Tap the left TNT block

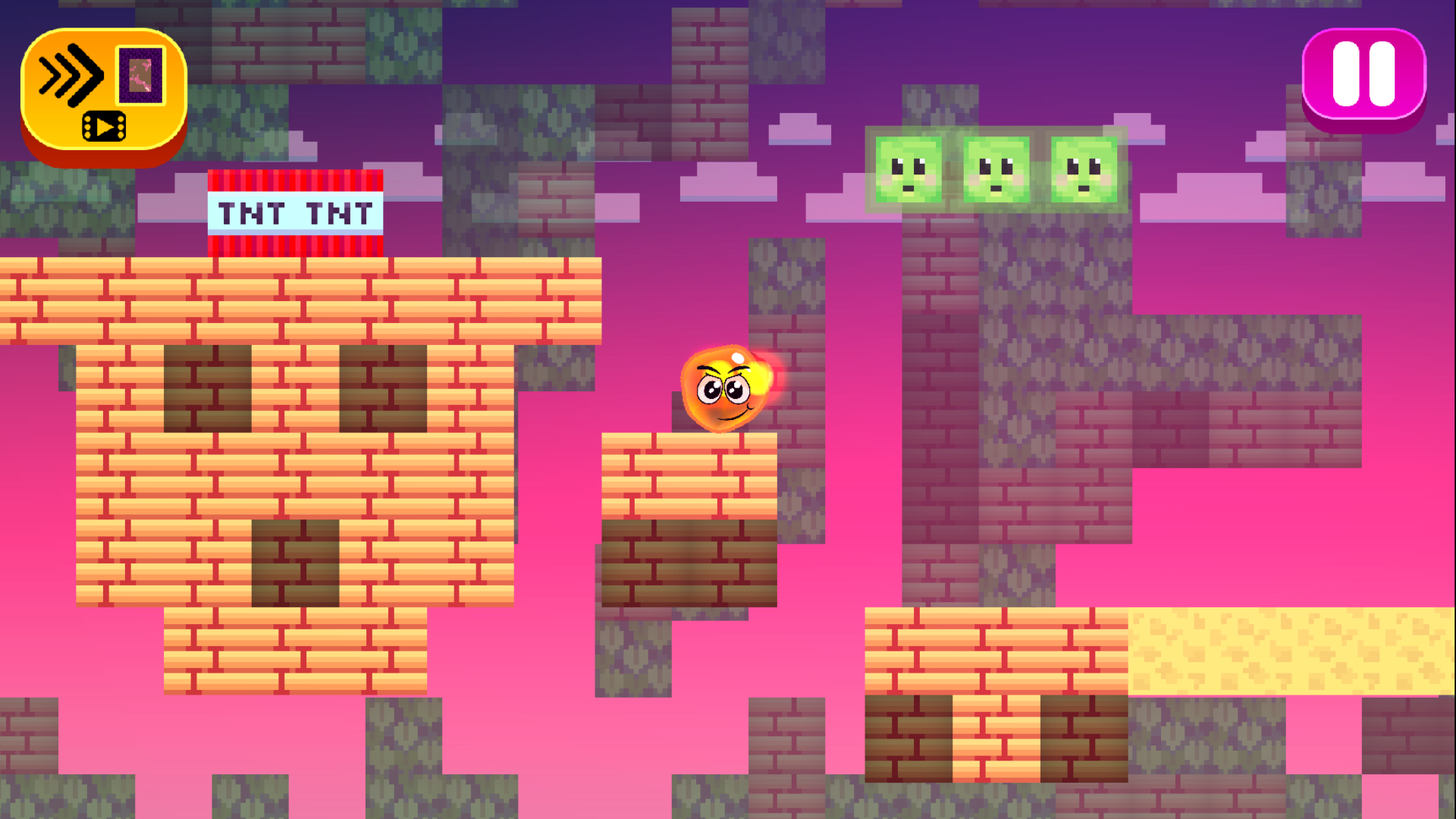(250, 213)
